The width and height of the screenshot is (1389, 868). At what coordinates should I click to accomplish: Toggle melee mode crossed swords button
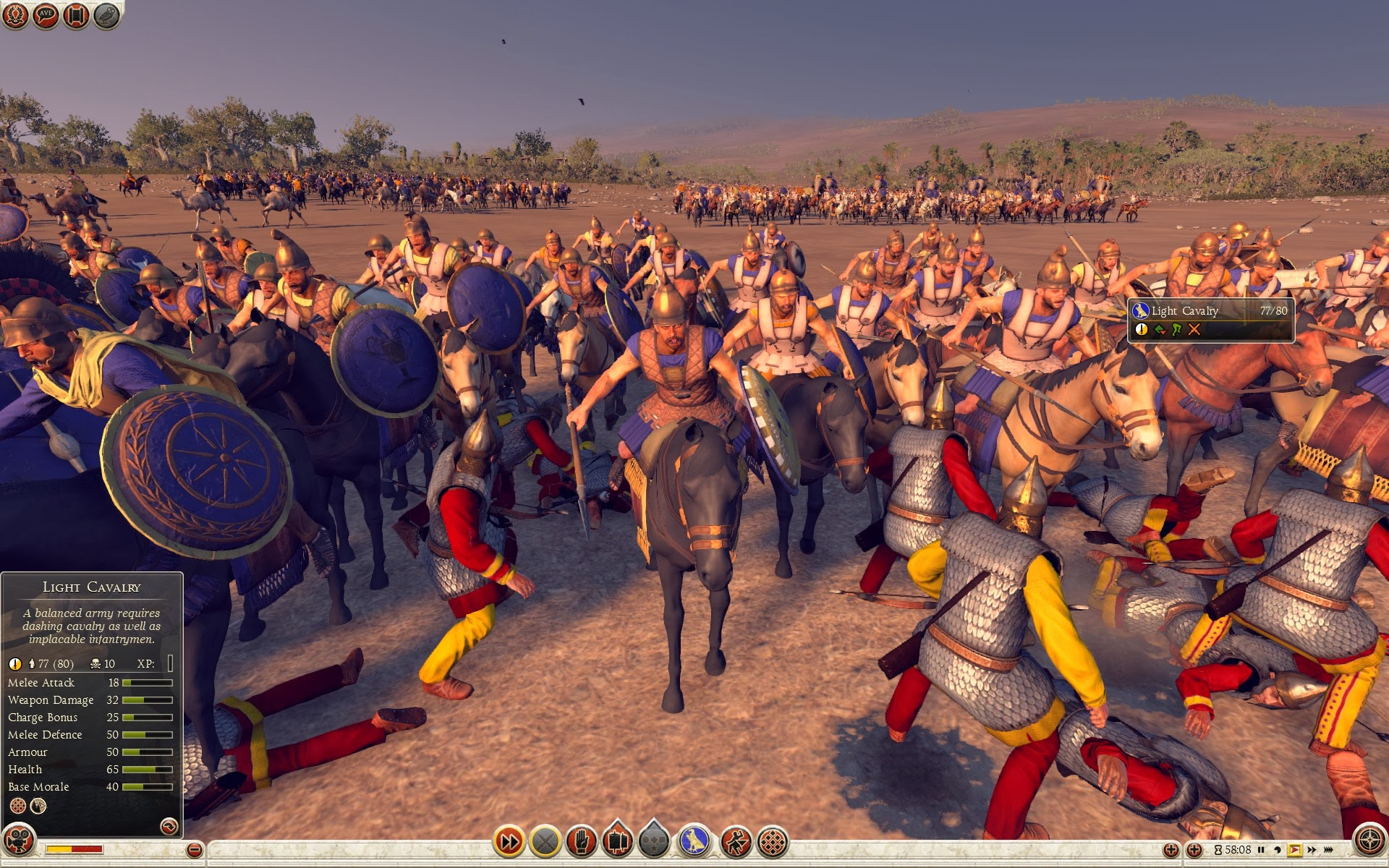(x=545, y=841)
